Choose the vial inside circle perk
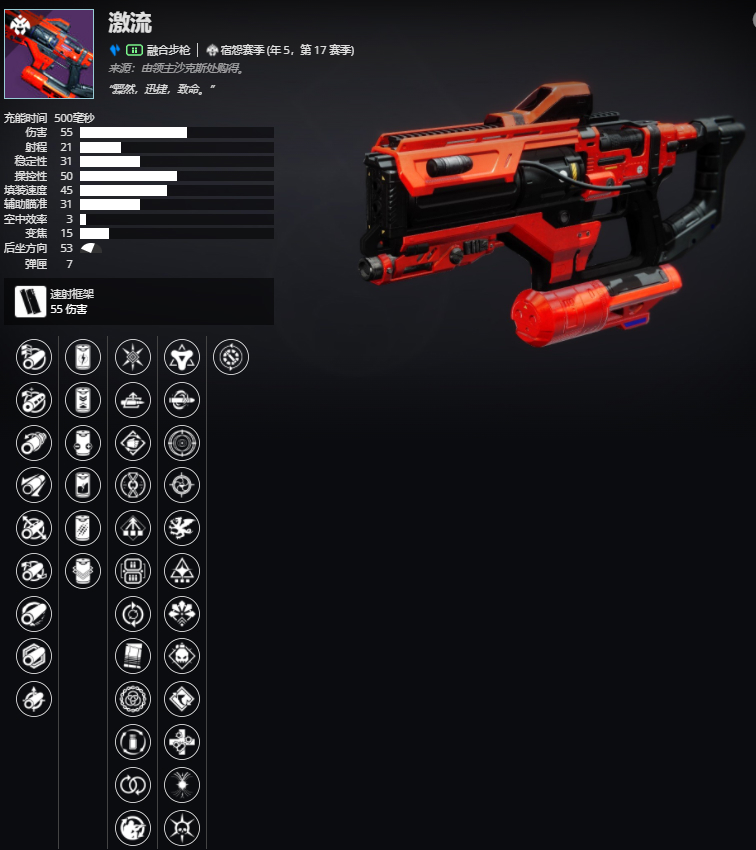756x850 pixels. 133,742
